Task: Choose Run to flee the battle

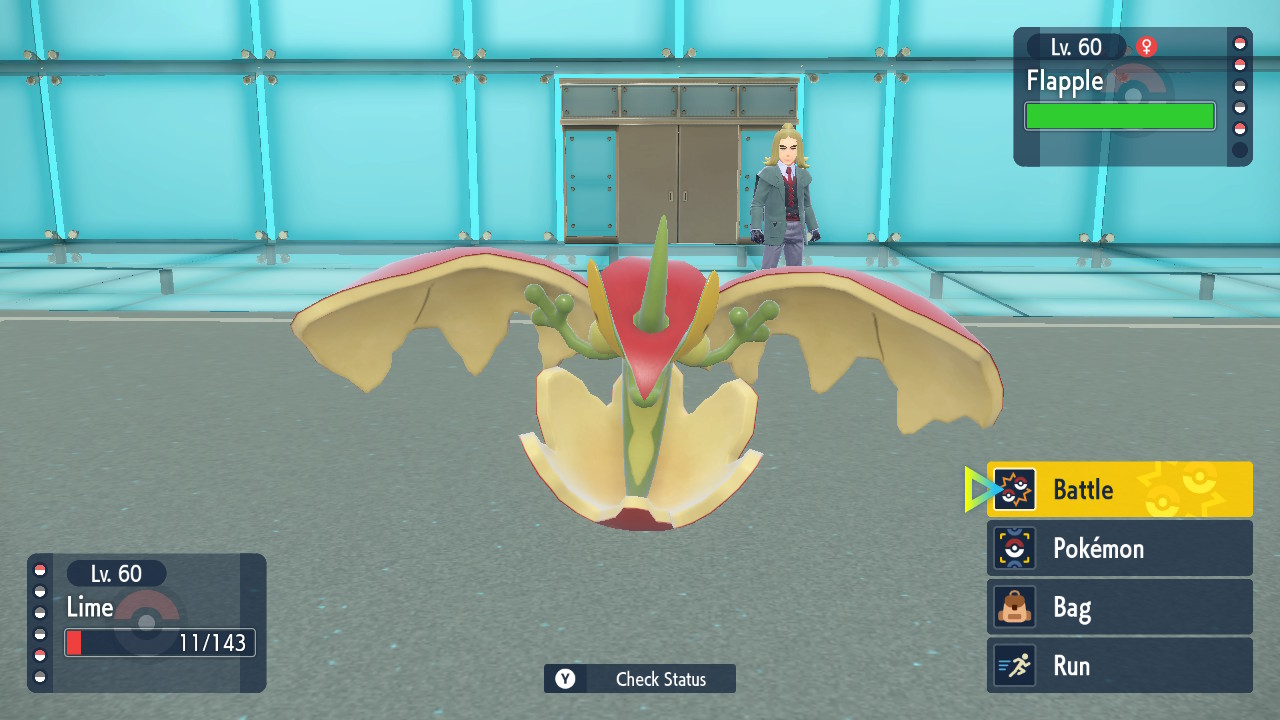Action: coord(1119,666)
